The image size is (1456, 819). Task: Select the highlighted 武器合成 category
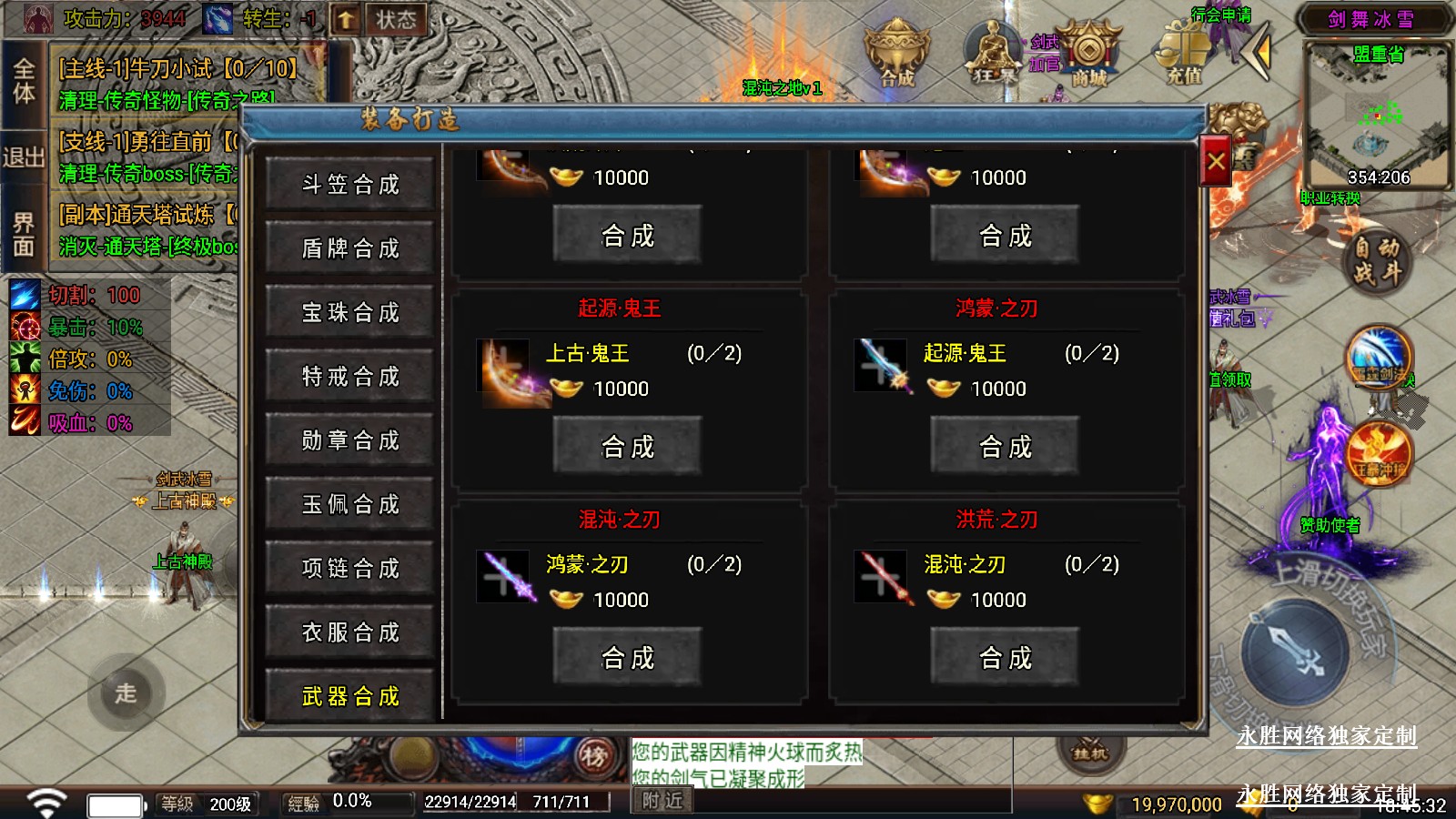click(x=350, y=696)
